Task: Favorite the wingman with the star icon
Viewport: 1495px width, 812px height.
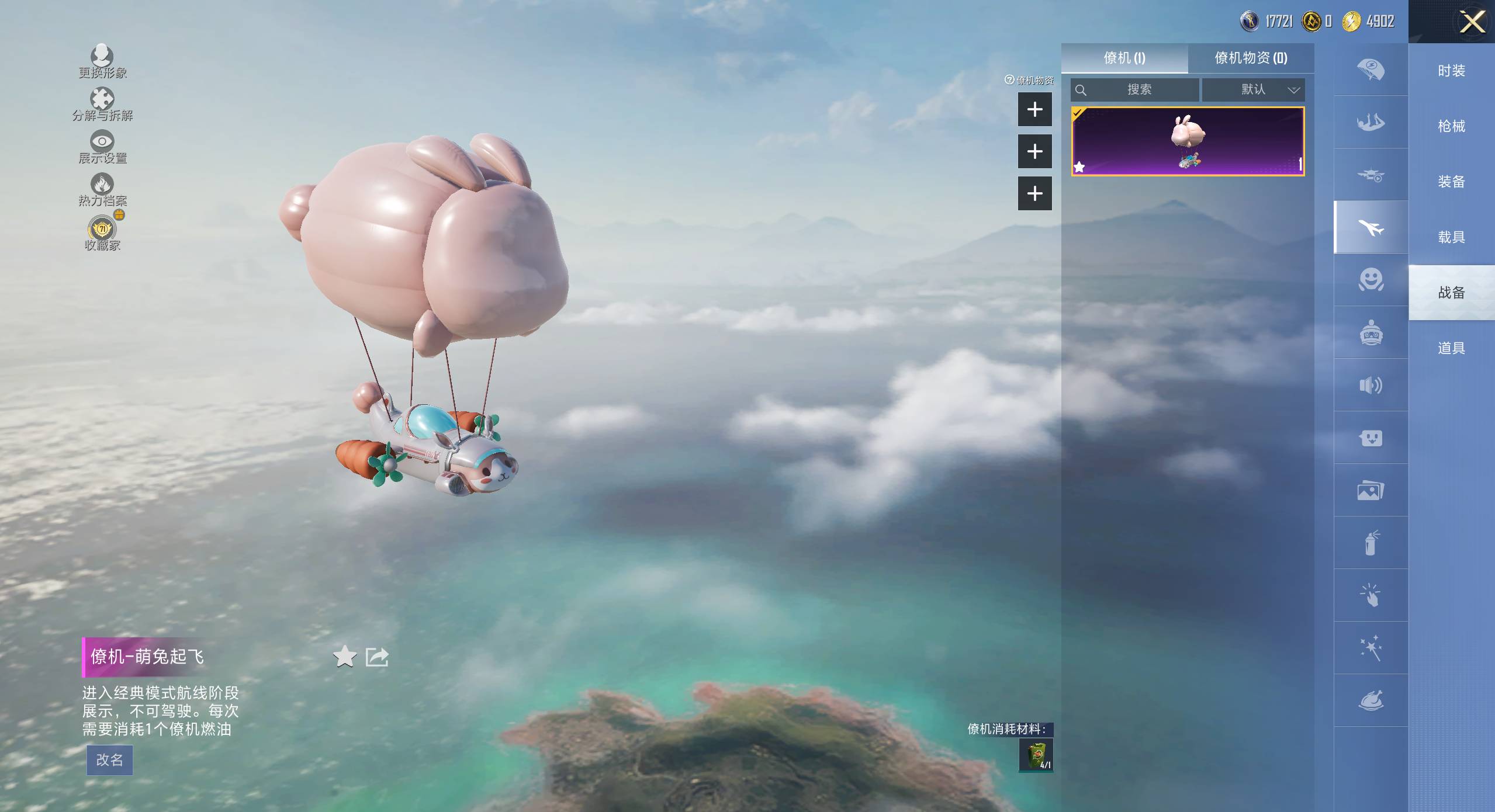Action: pos(345,657)
